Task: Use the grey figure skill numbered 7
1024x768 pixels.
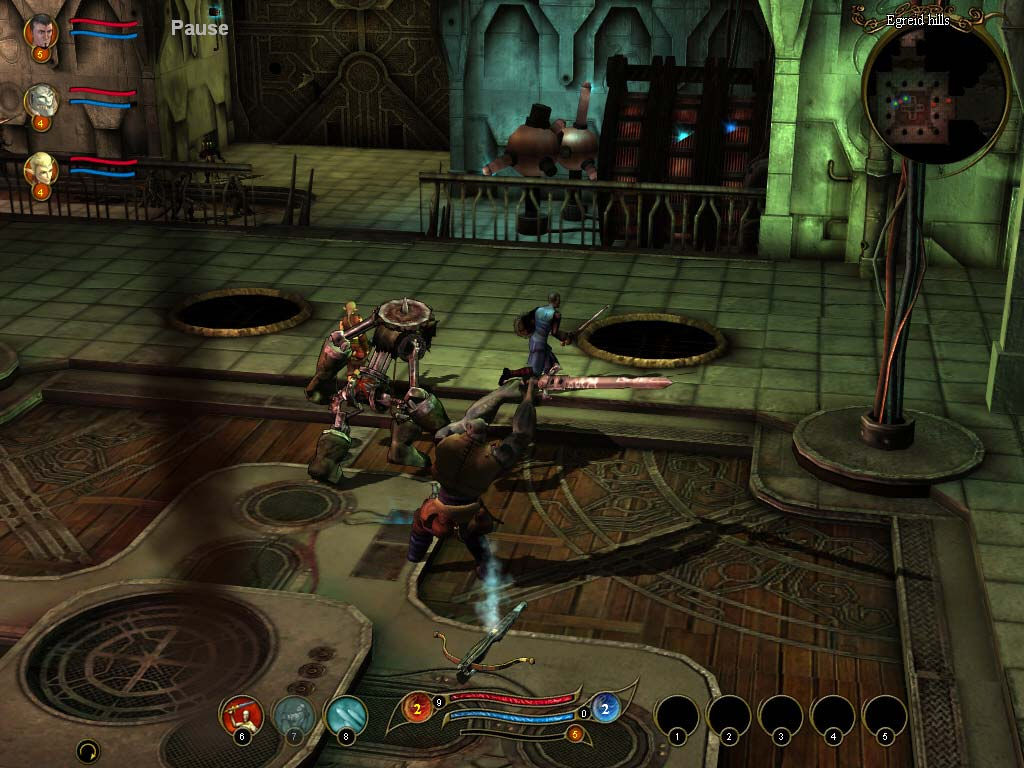Action: coord(294,714)
